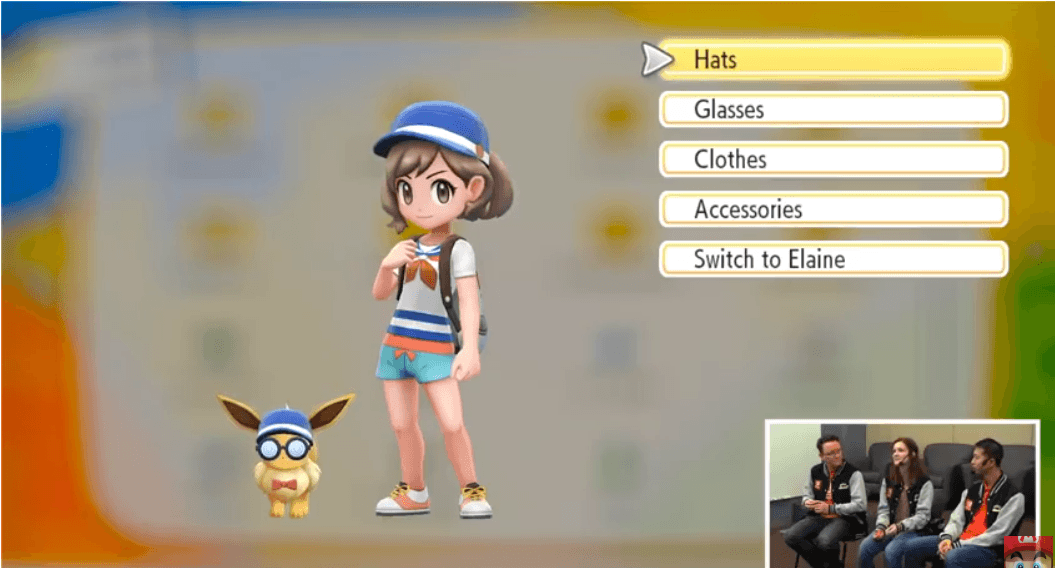
Task: Go to the Accessories menu
Action: [833, 210]
